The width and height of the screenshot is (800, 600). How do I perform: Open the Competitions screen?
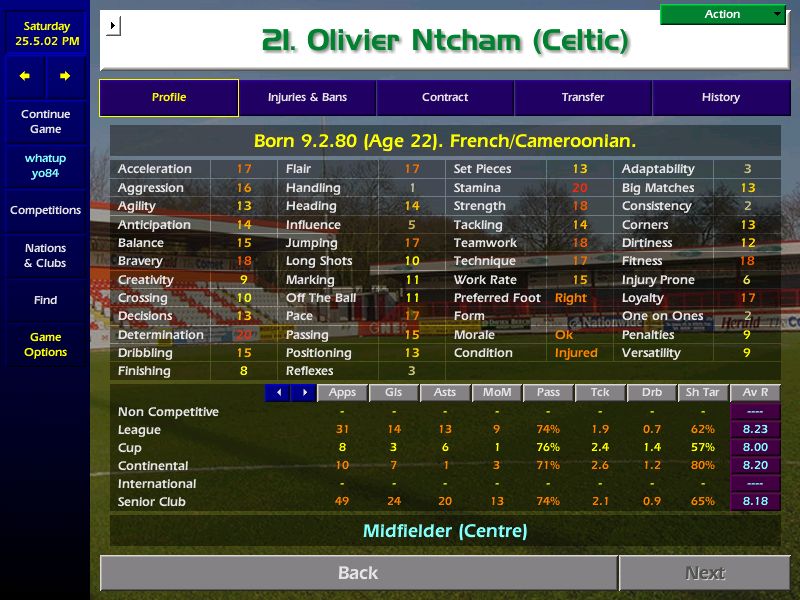[45, 211]
